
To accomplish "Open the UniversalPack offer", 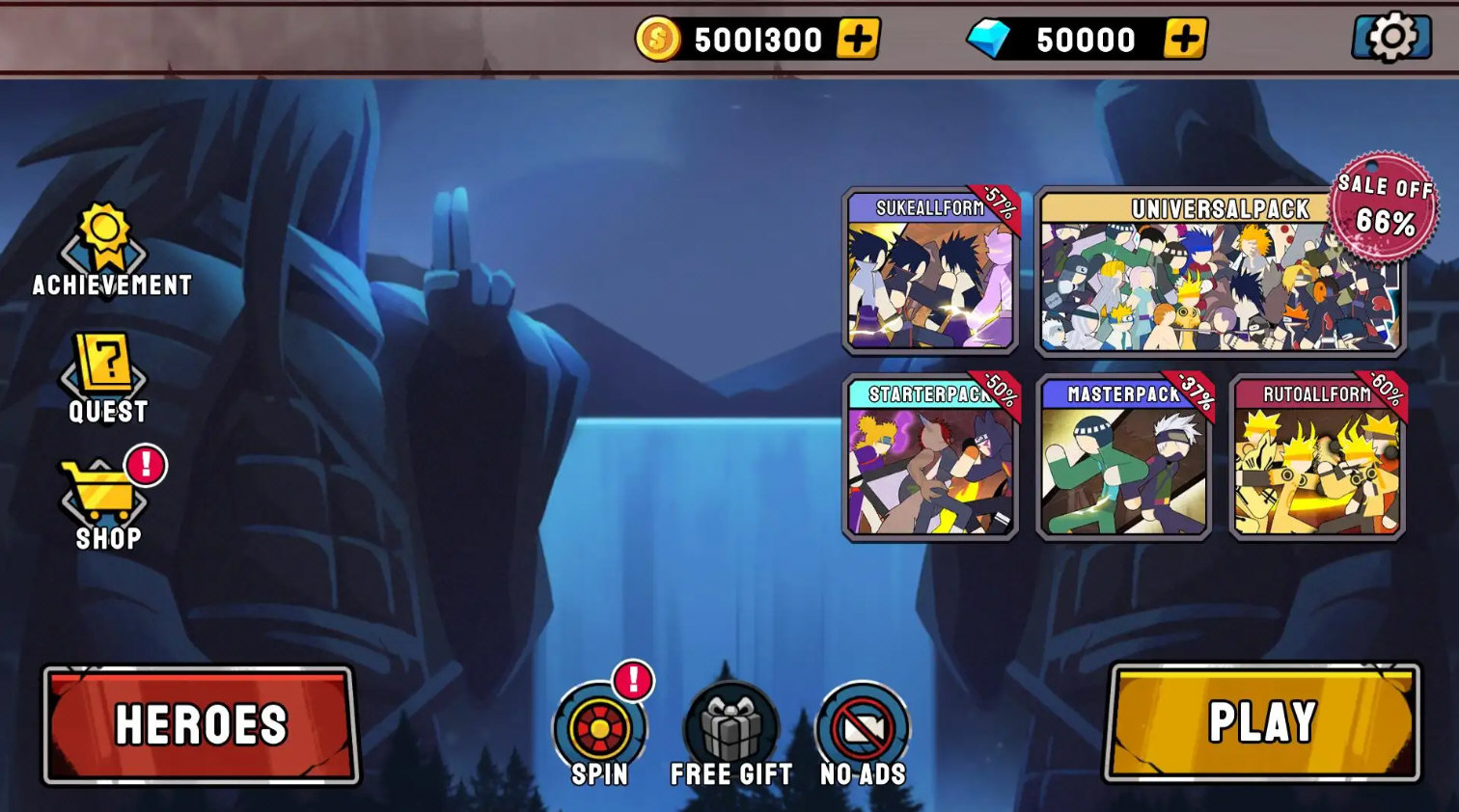I will pyautogui.click(x=1220, y=273).
